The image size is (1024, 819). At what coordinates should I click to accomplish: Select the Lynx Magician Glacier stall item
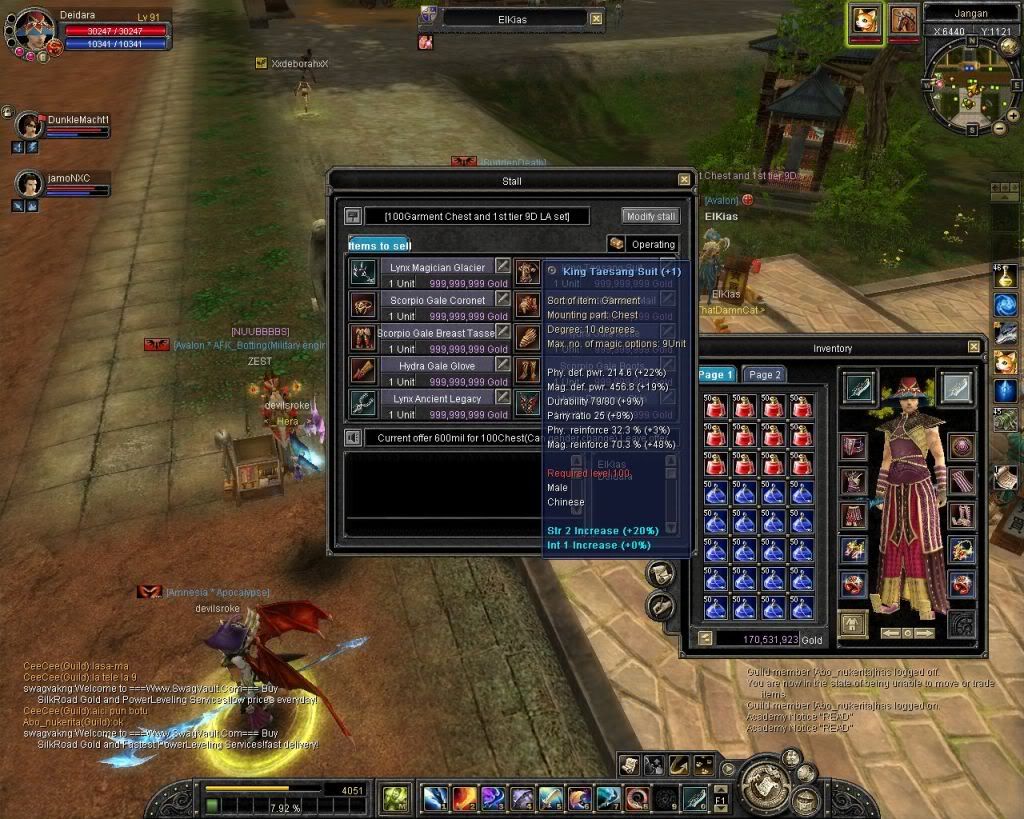point(438,267)
